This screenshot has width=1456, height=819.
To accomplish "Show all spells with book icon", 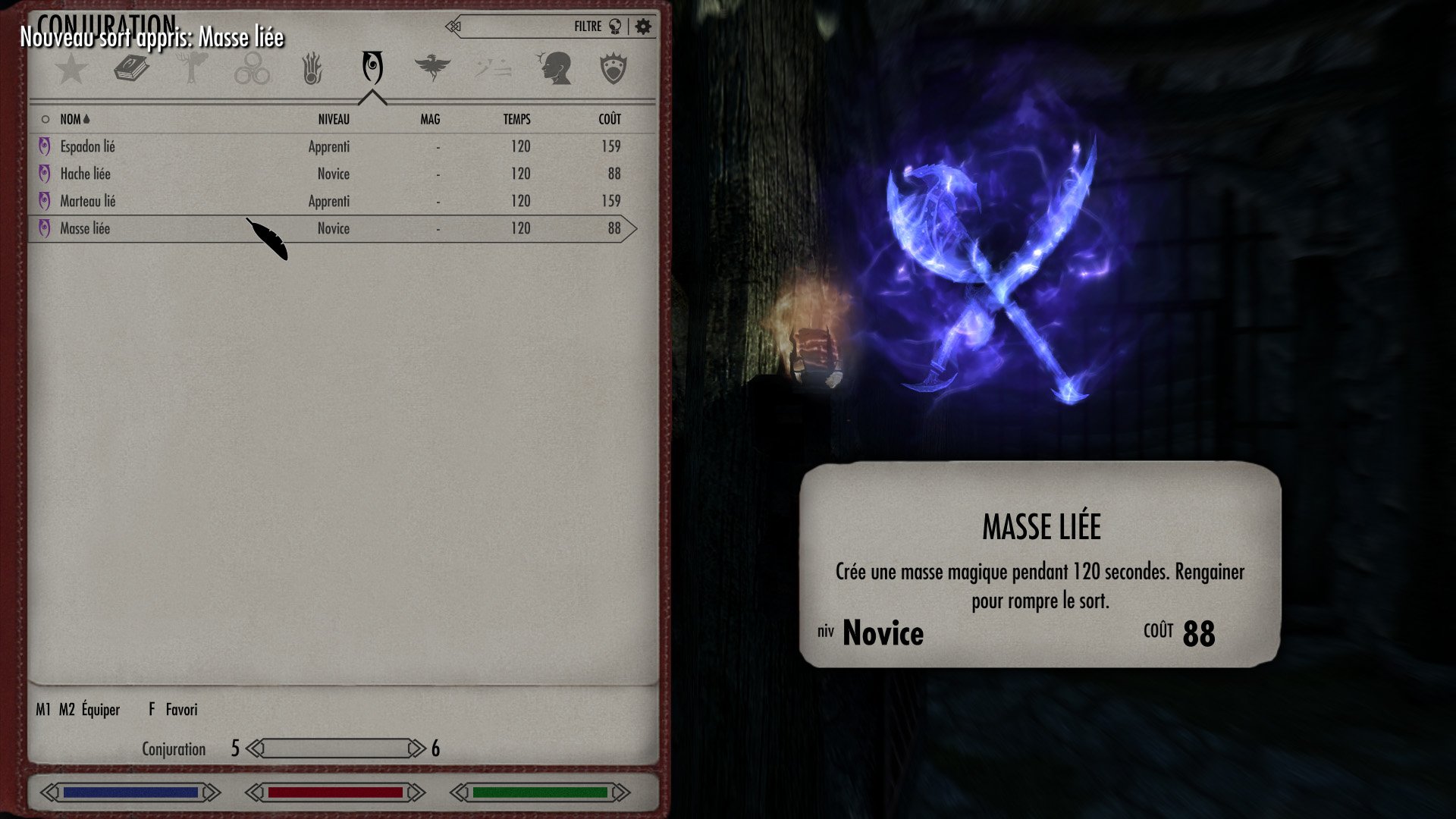I will (x=131, y=69).
